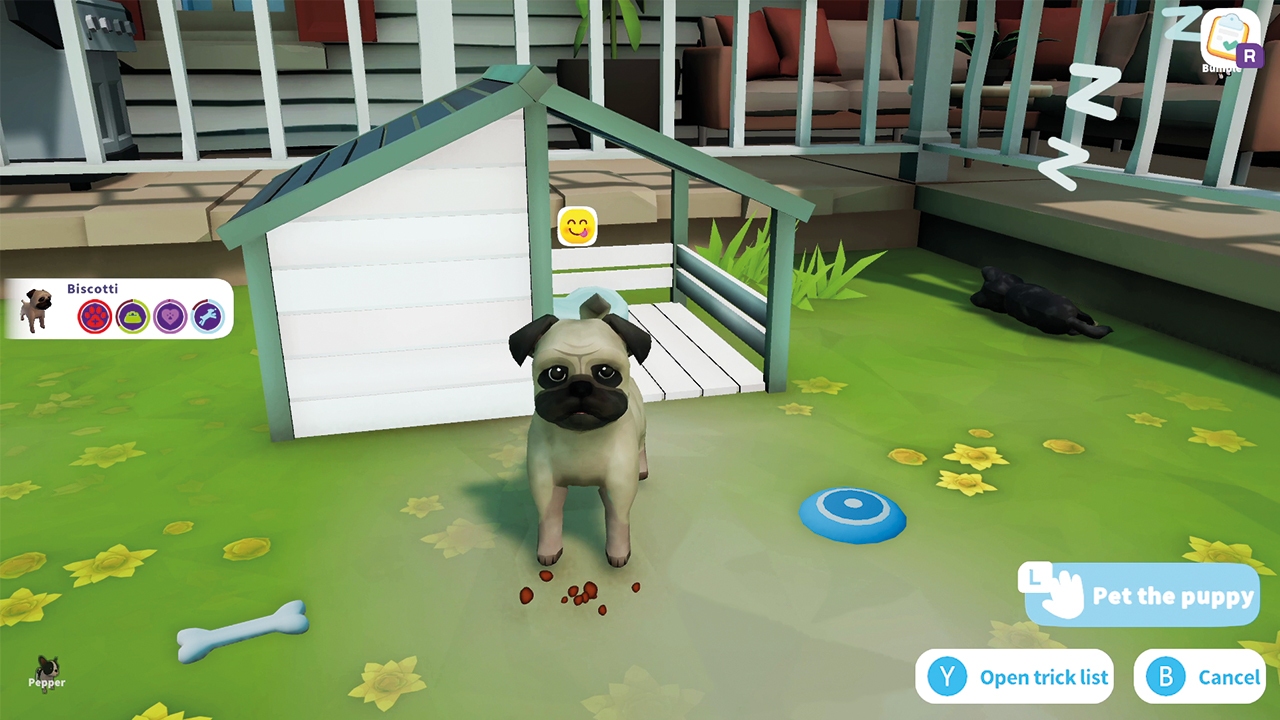Select Biscotti's portrait in the status card
This screenshot has height=720, width=1280.
pyautogui.click(x=37, y=310)
